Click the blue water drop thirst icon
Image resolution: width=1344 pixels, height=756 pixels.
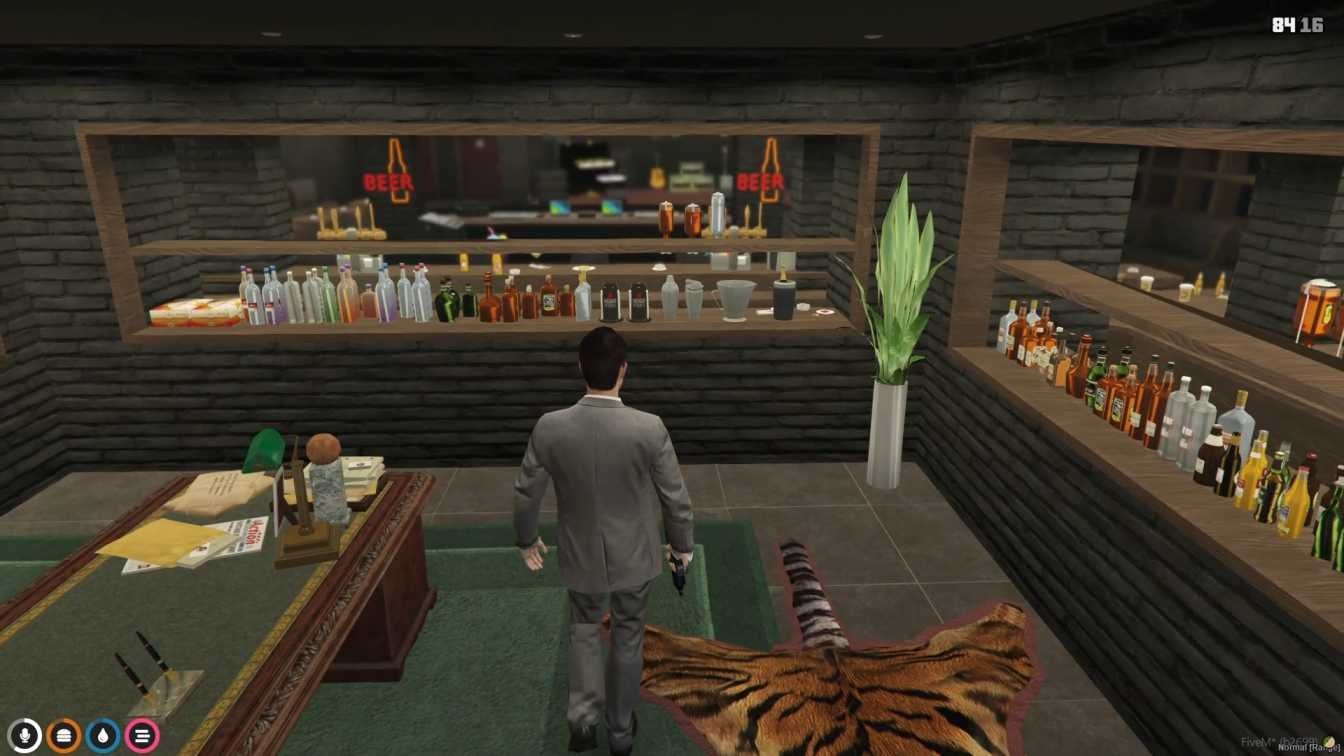click(x=103, y=736)
